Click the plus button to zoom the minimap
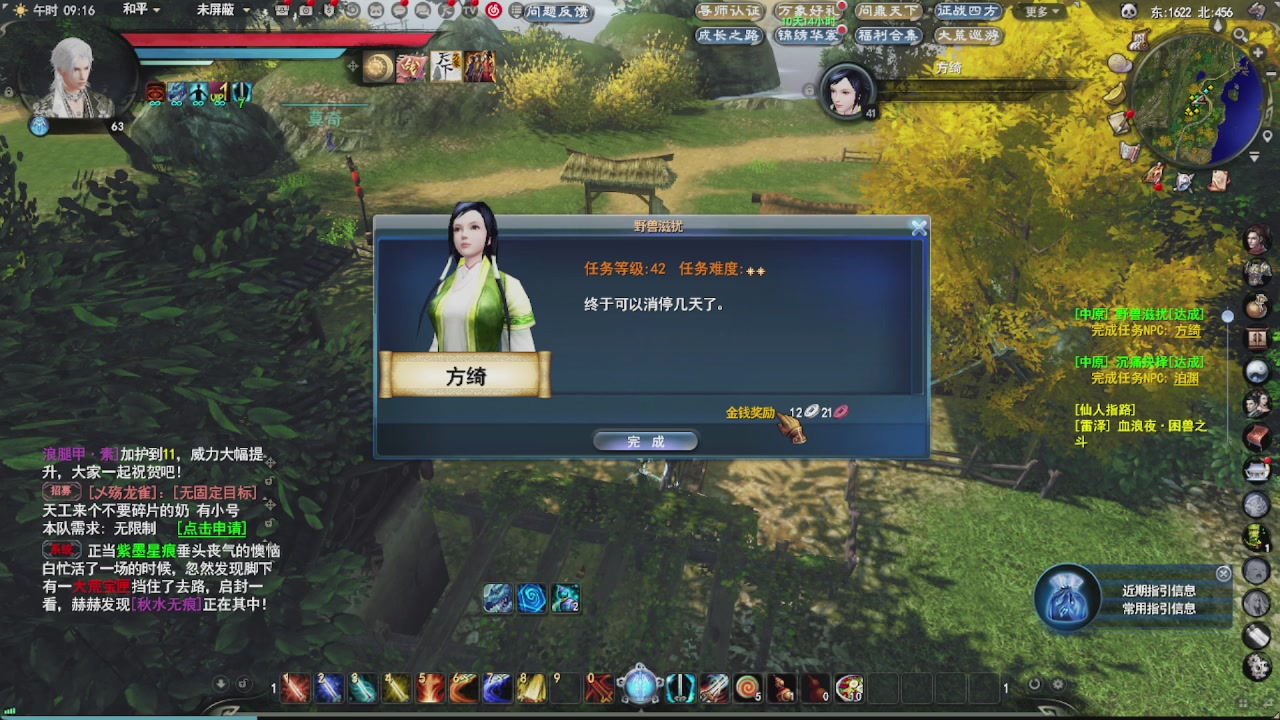 point(1257,52)
